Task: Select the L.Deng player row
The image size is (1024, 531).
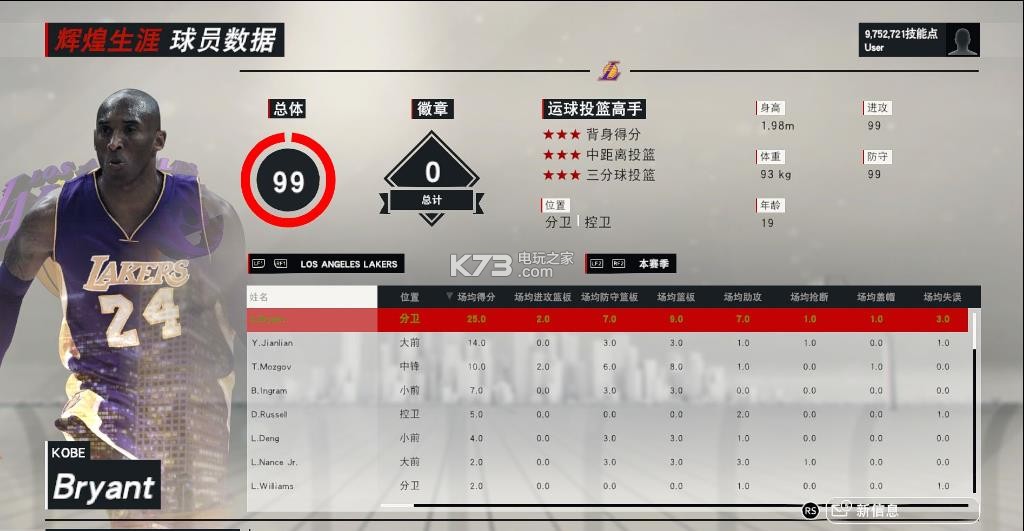Action: (267, 438)
